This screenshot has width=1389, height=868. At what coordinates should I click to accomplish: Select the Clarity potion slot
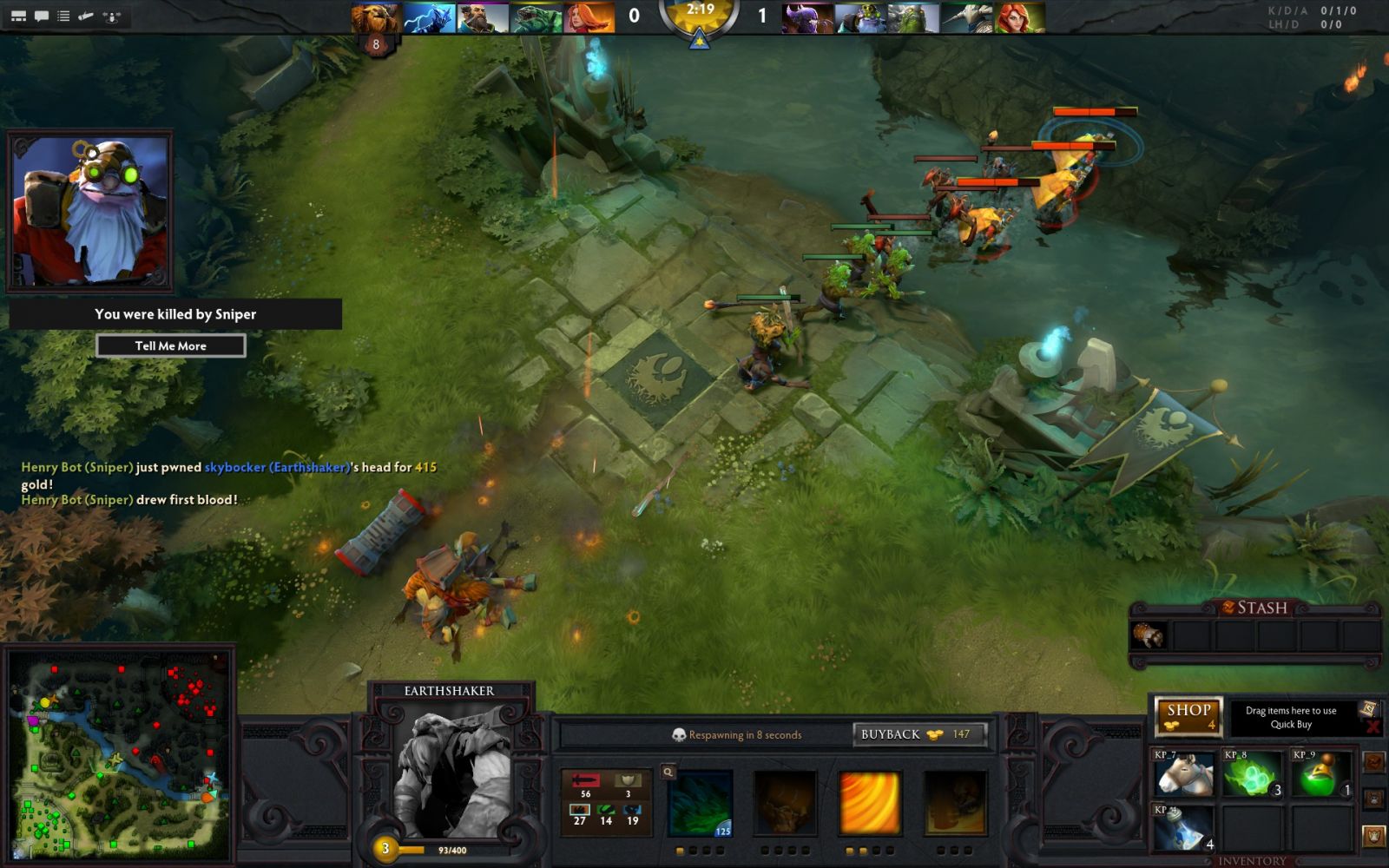1183,829
